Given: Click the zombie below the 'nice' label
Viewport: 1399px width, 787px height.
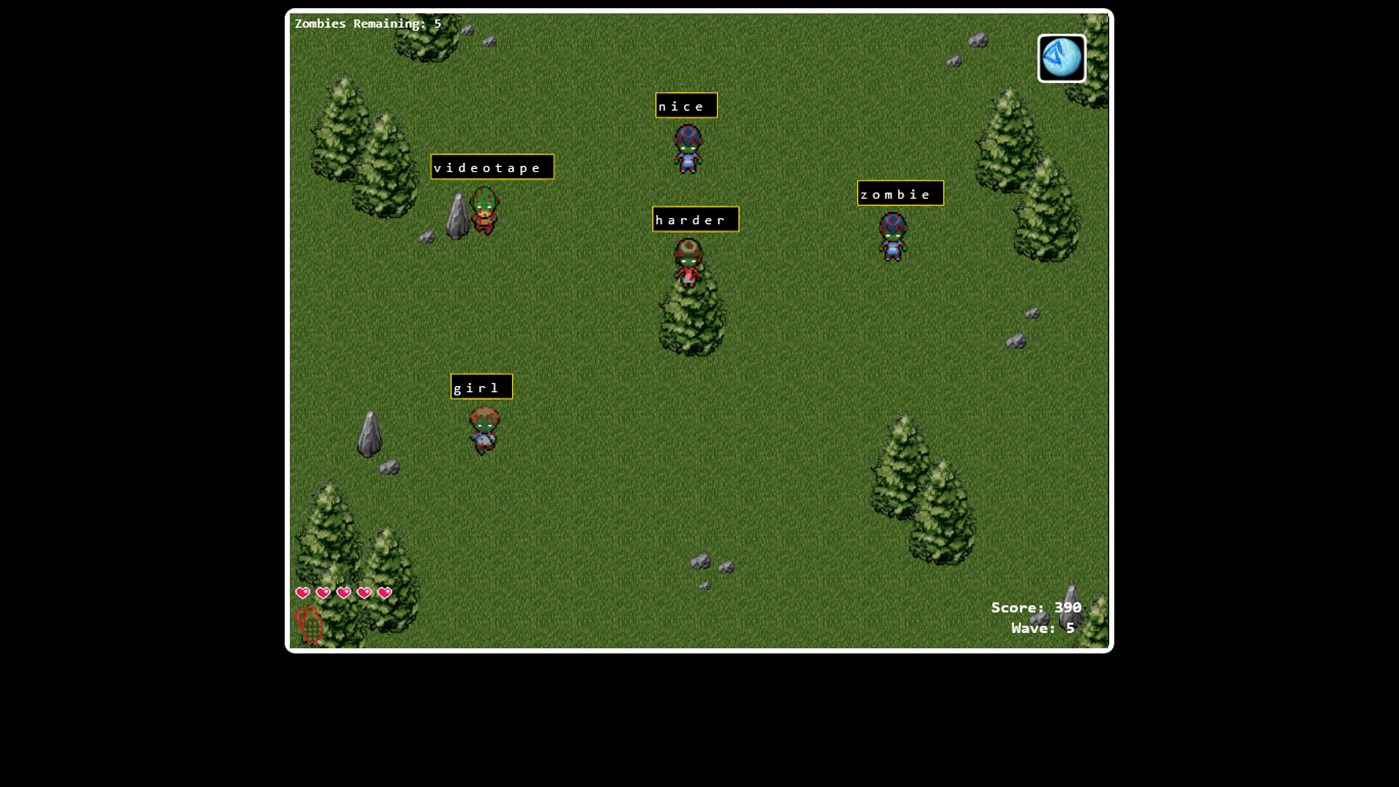Looking at the screenshot, I should [686, 148].
